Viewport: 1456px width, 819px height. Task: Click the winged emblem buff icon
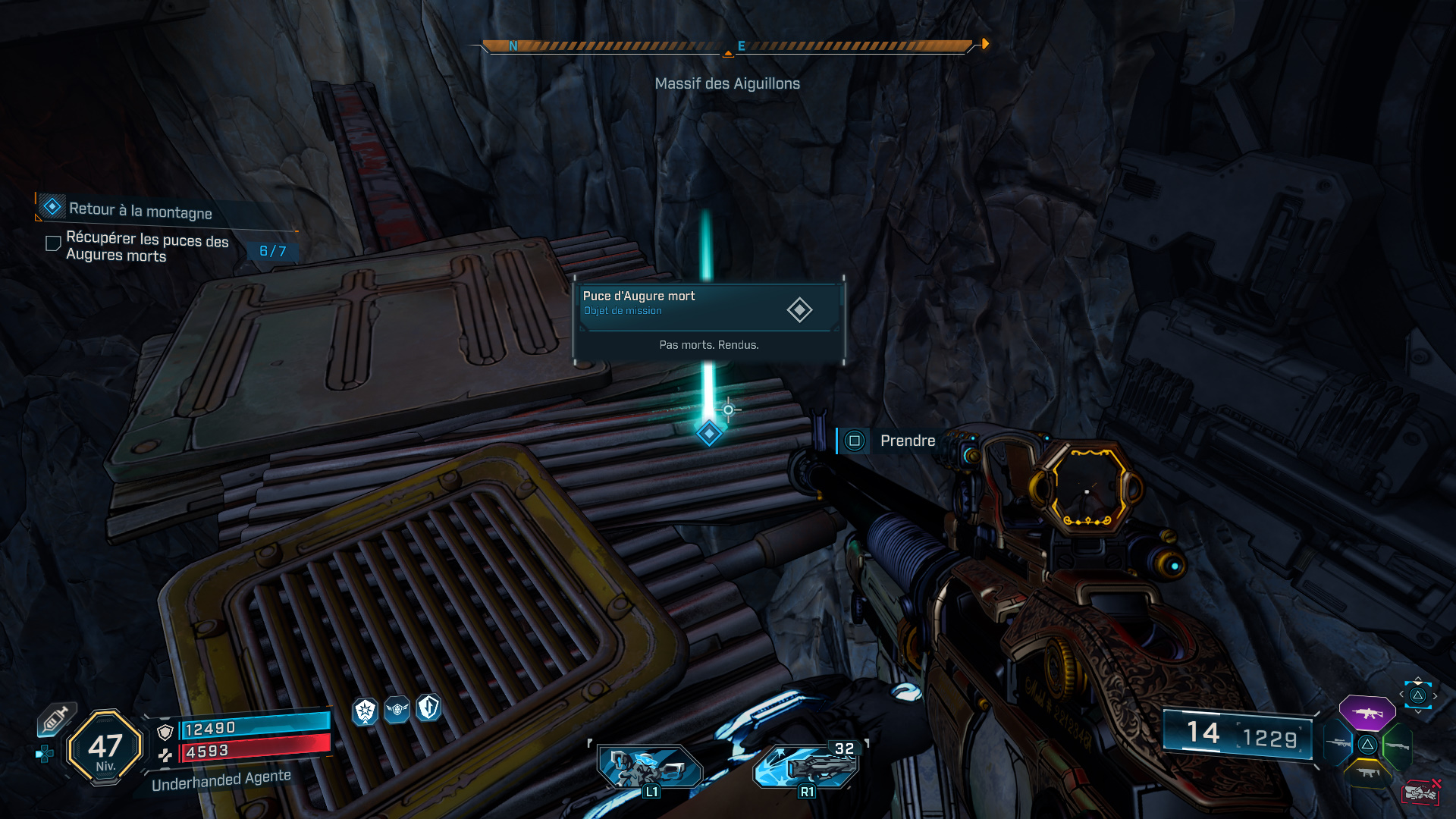(x=397, y=710)
